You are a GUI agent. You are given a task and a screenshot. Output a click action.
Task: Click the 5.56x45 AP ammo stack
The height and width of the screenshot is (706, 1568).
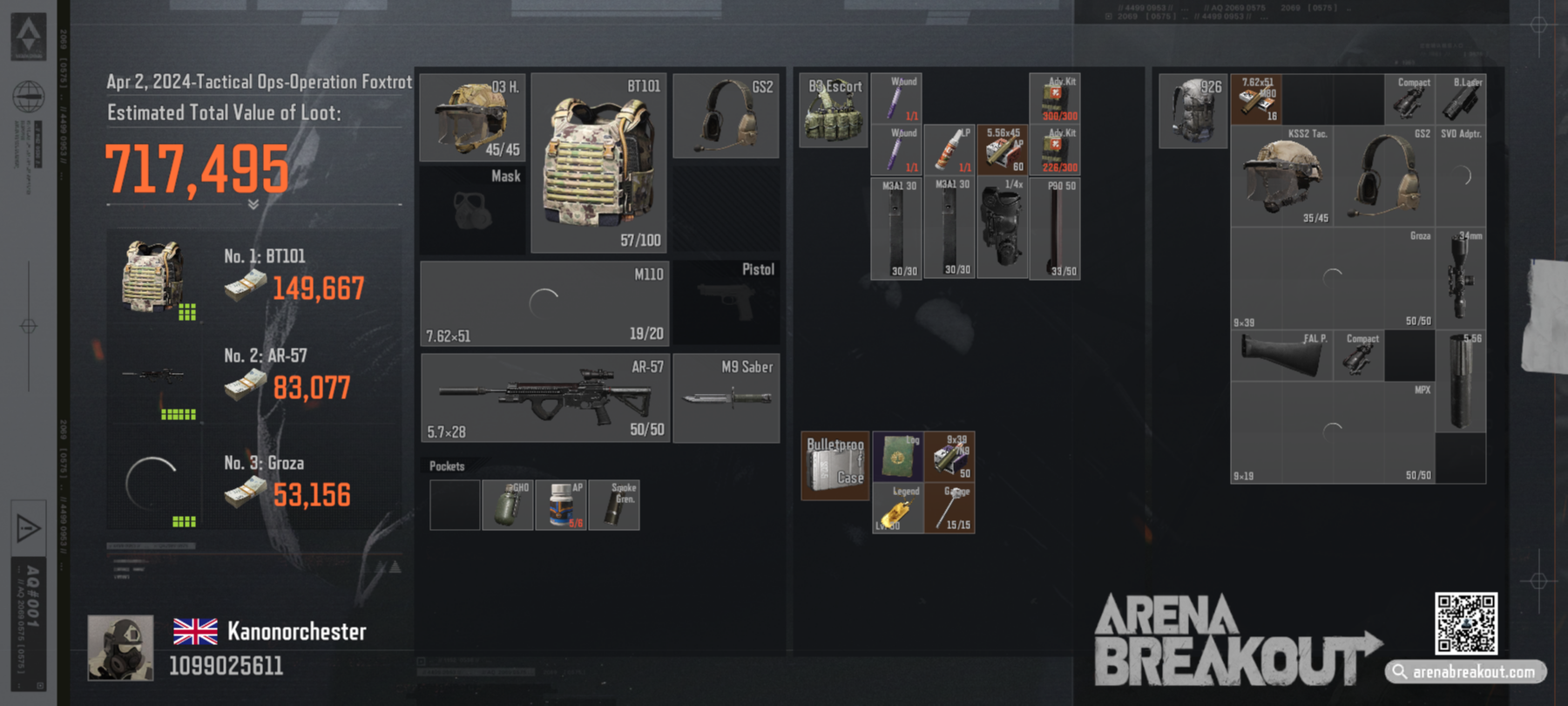[1002, 146]
